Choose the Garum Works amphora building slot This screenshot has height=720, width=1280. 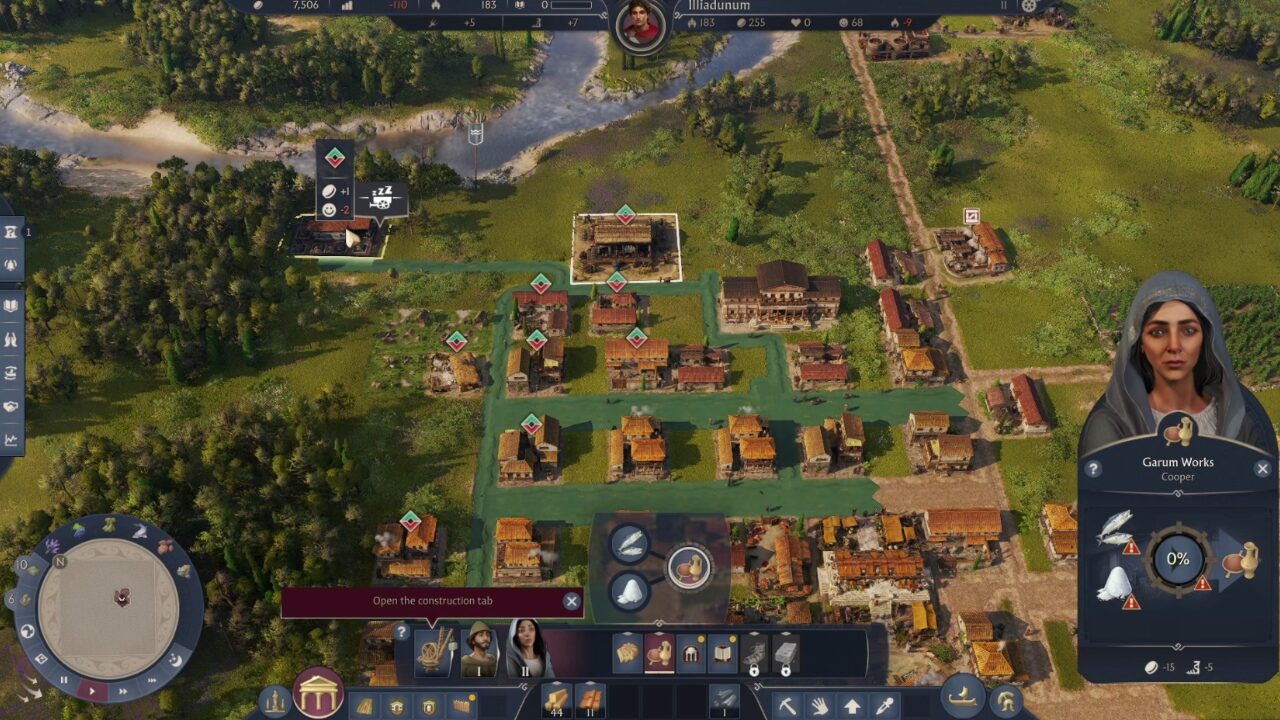pyautogui.click(x=659, y=653)
